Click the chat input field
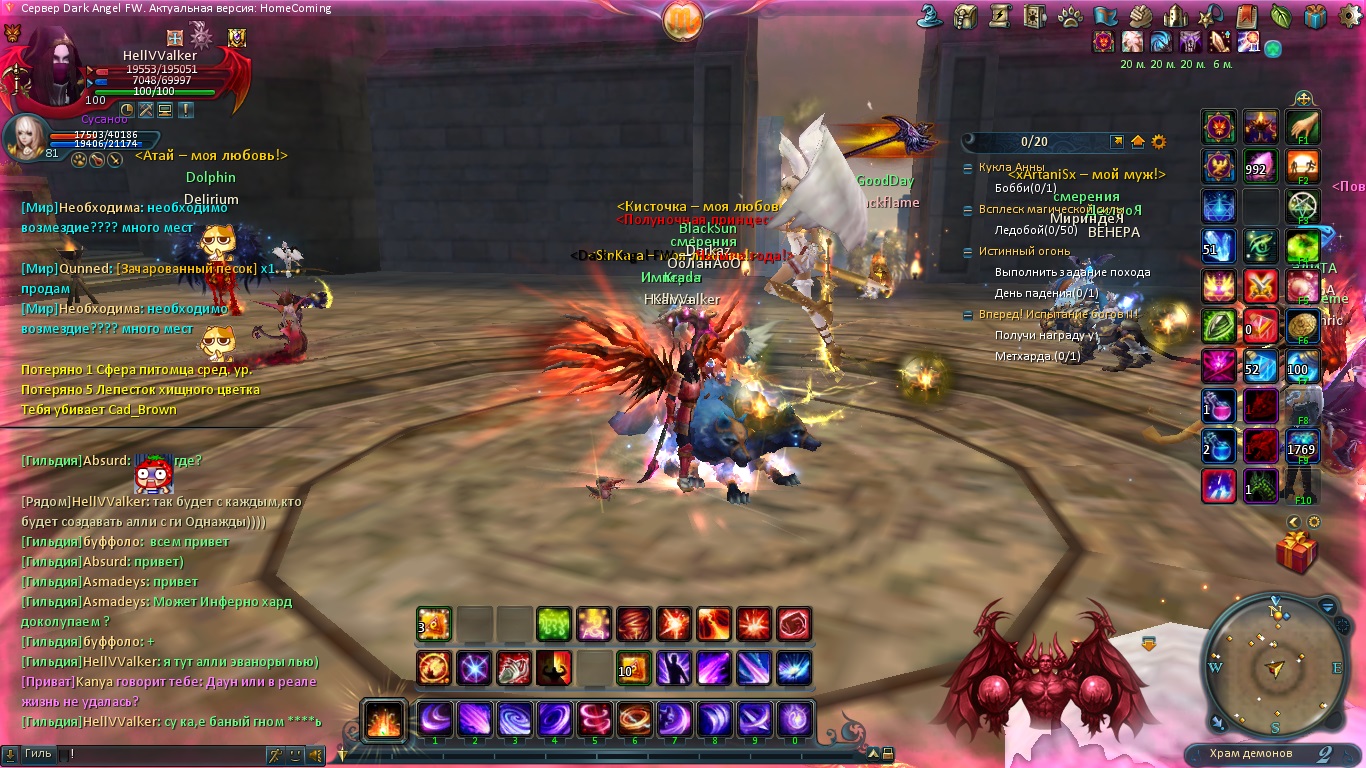 160,754
